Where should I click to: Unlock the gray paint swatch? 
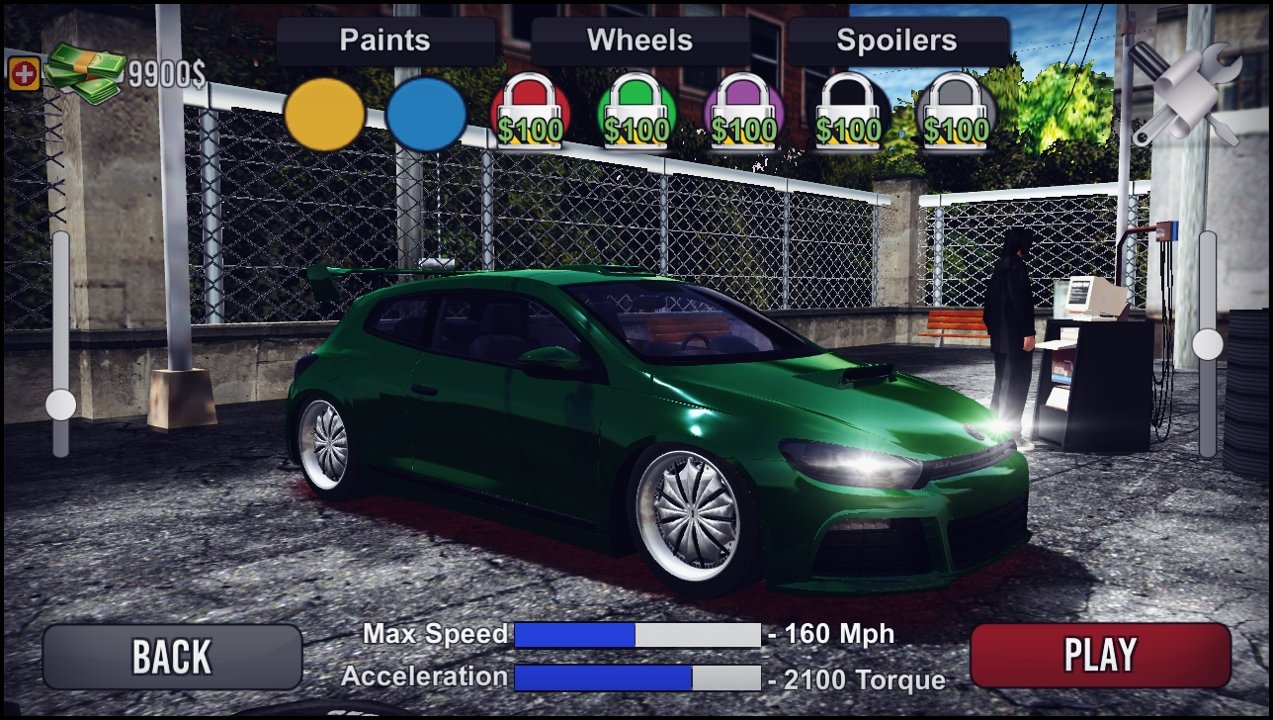956,114
